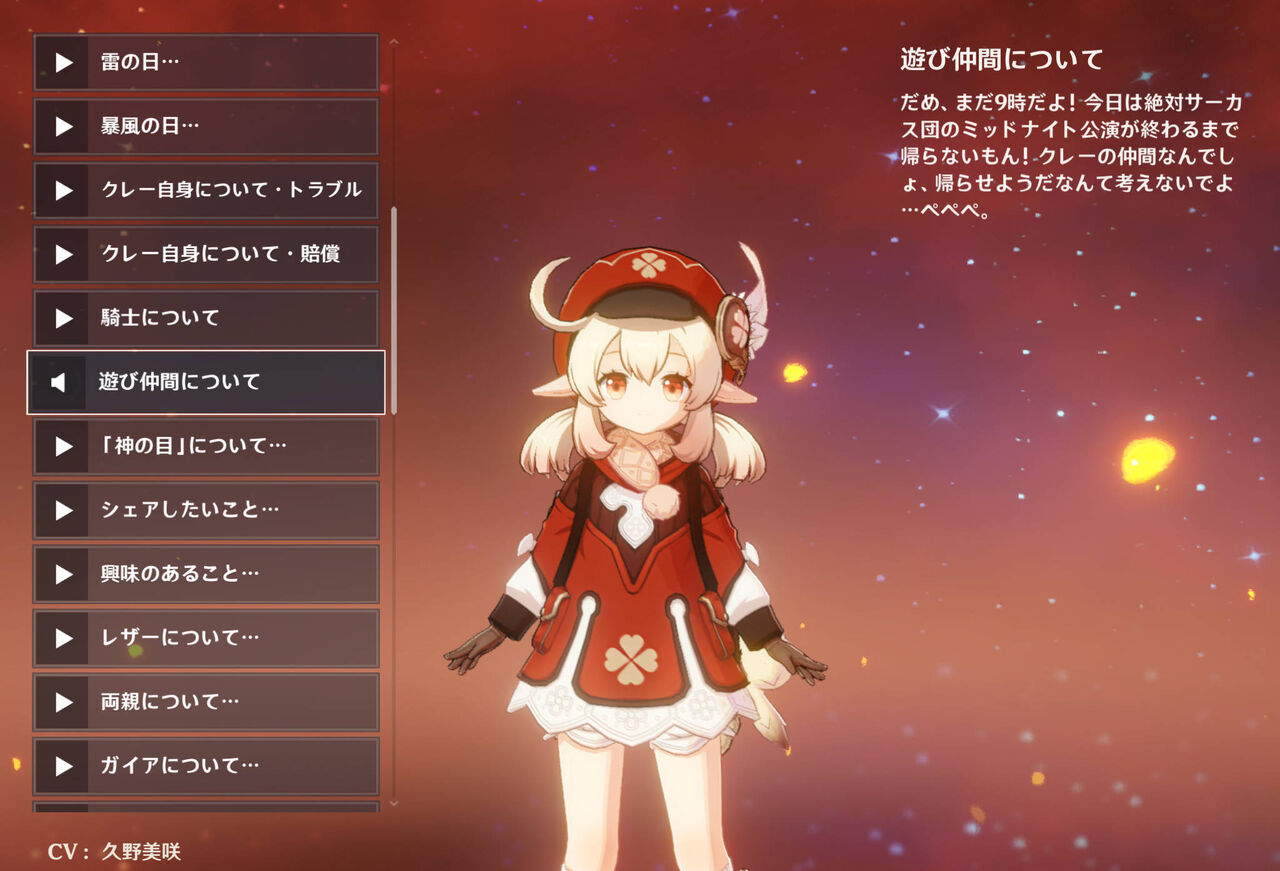1280x871 pixels.
Task: Play the 暴風の日… voice line
Action: pyautogui.click(x=65, y=127)
